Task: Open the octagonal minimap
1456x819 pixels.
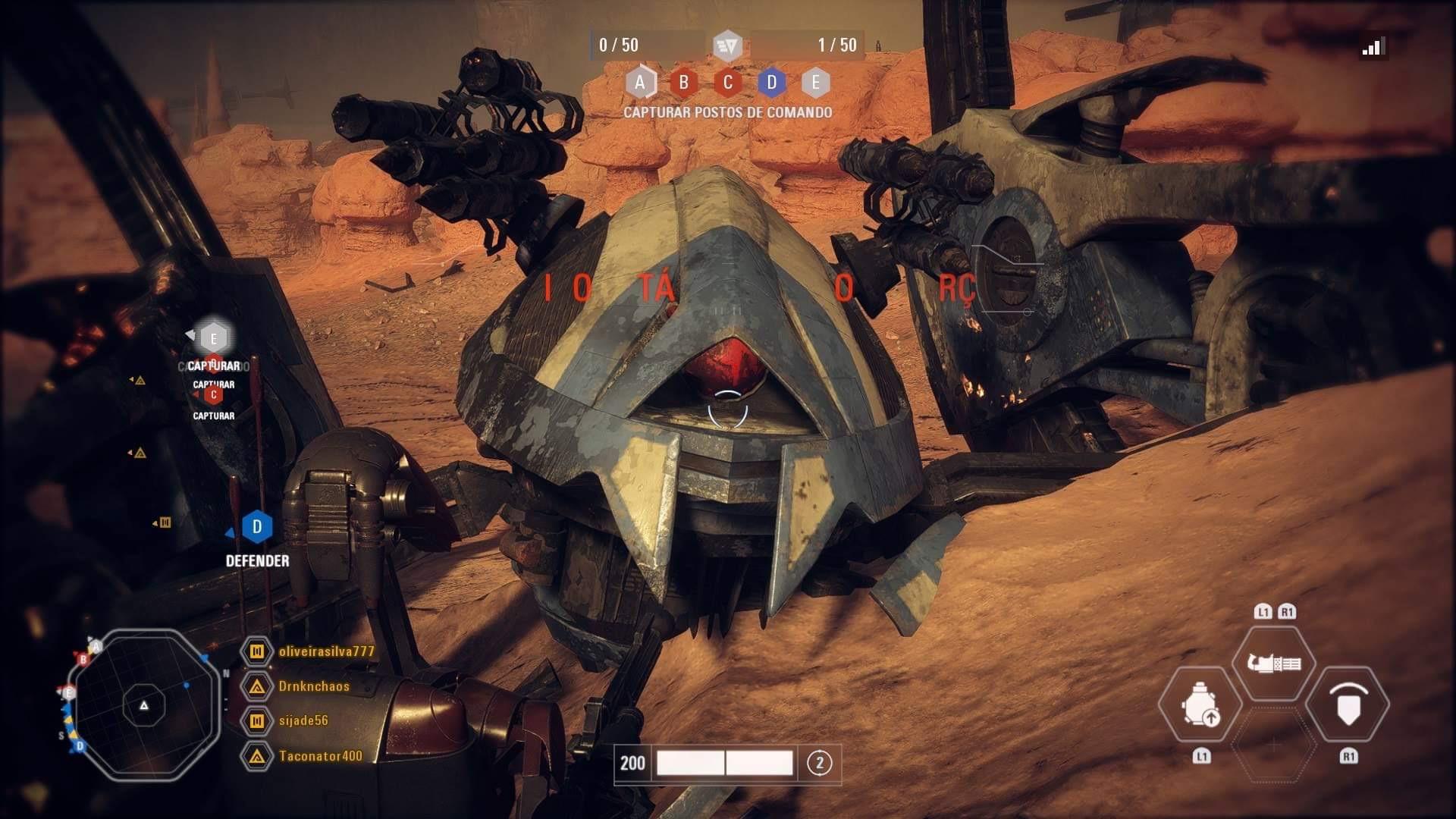Action: (x=143, y=704)
